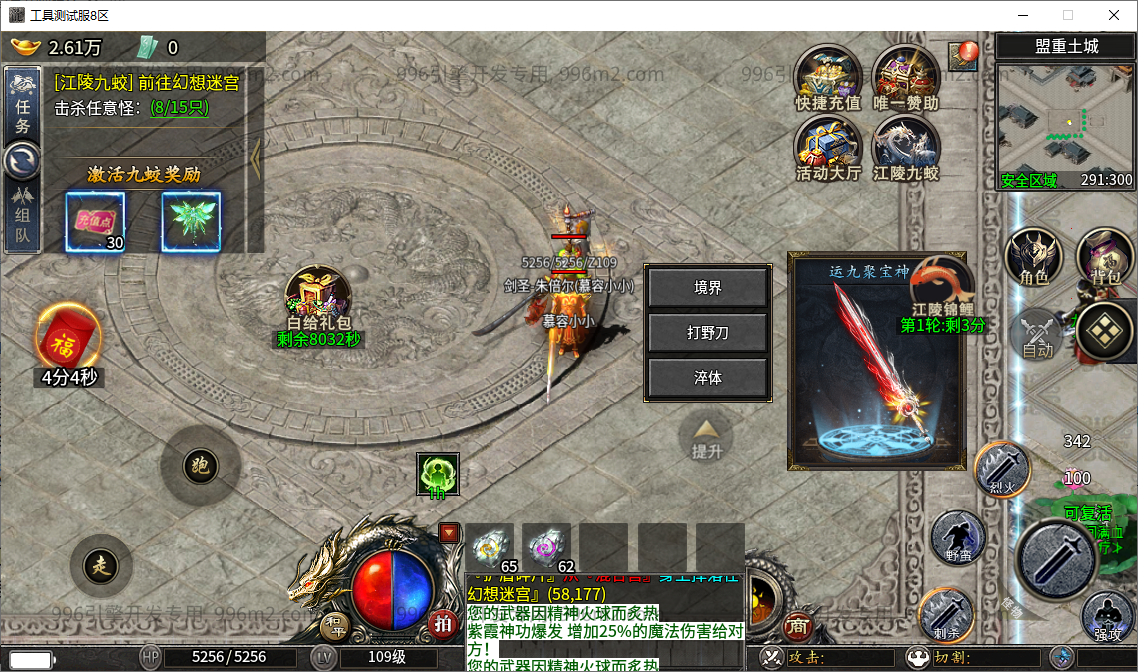Open the 背包 bag icon
The image size is (1138, 672).
[1105, 257]
